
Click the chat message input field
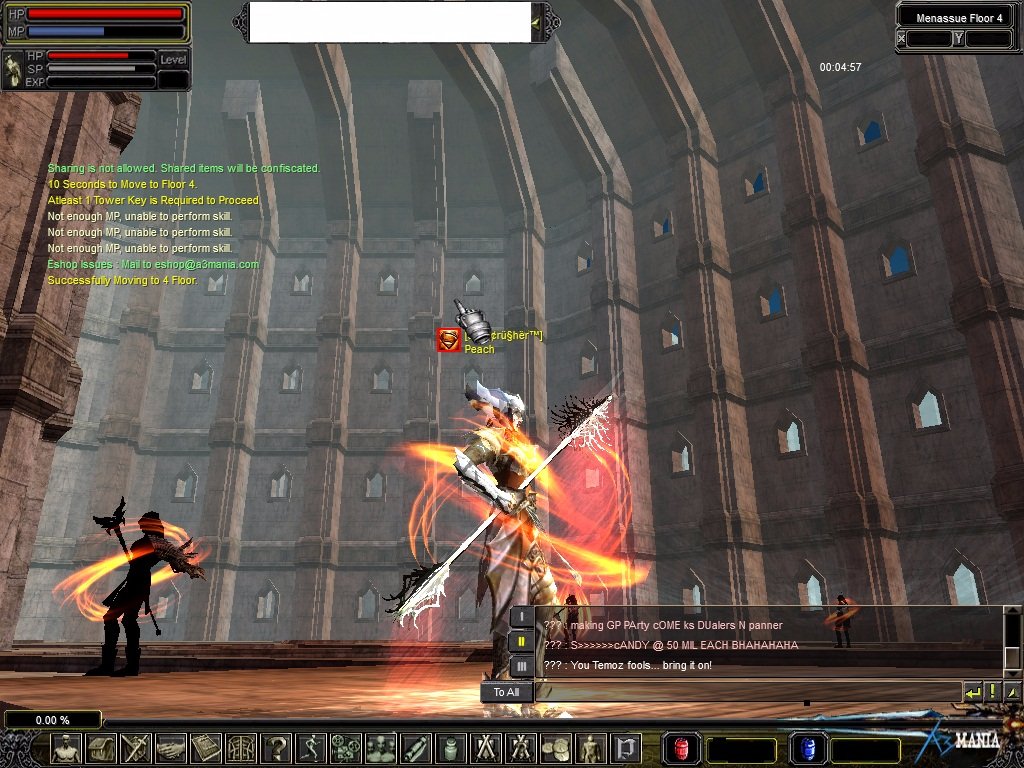pyautogui.click(x=748, y=692)
